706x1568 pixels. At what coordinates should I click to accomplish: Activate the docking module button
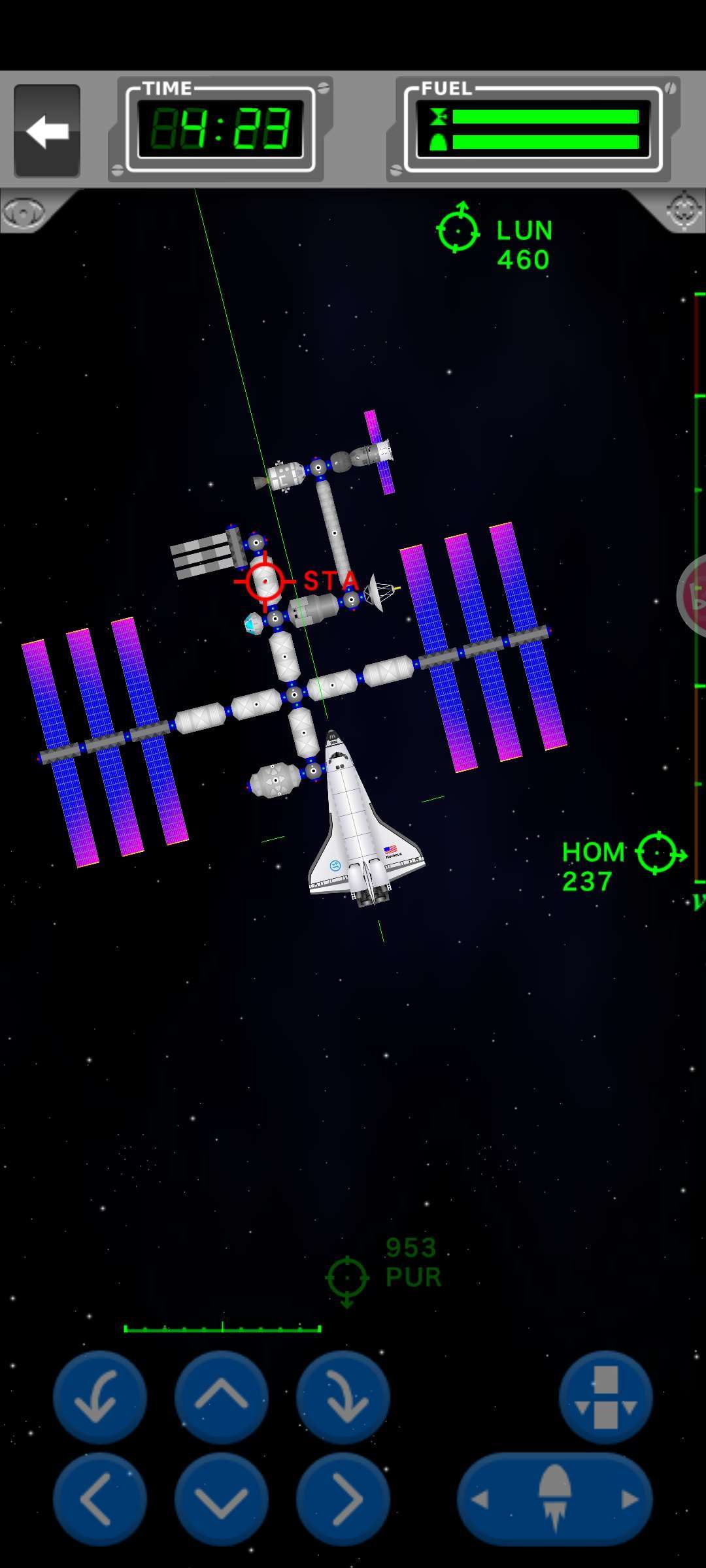click(605, 1397)
